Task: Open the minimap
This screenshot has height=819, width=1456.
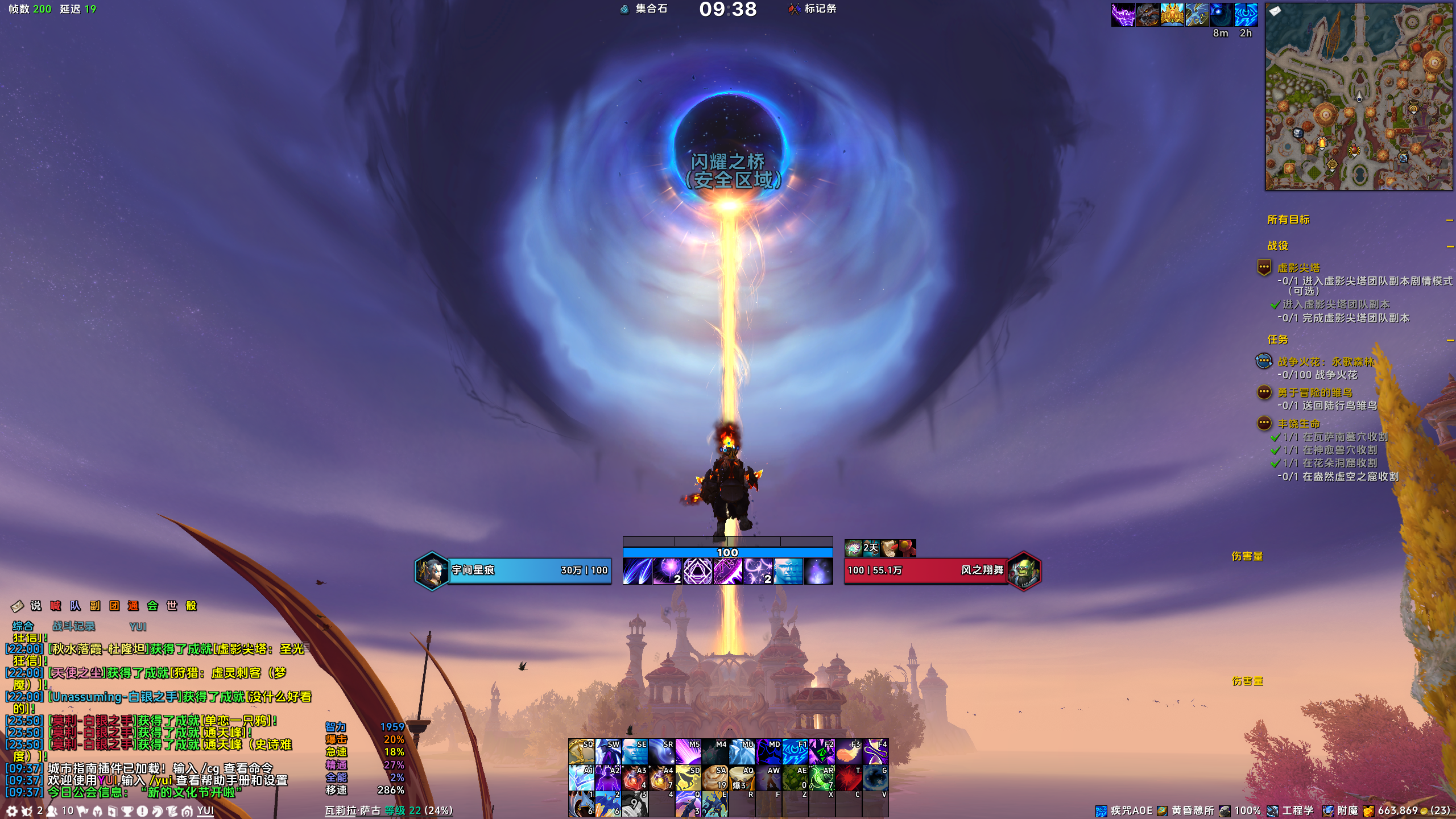Action: pyautogui.click(x=1358, y=97)
